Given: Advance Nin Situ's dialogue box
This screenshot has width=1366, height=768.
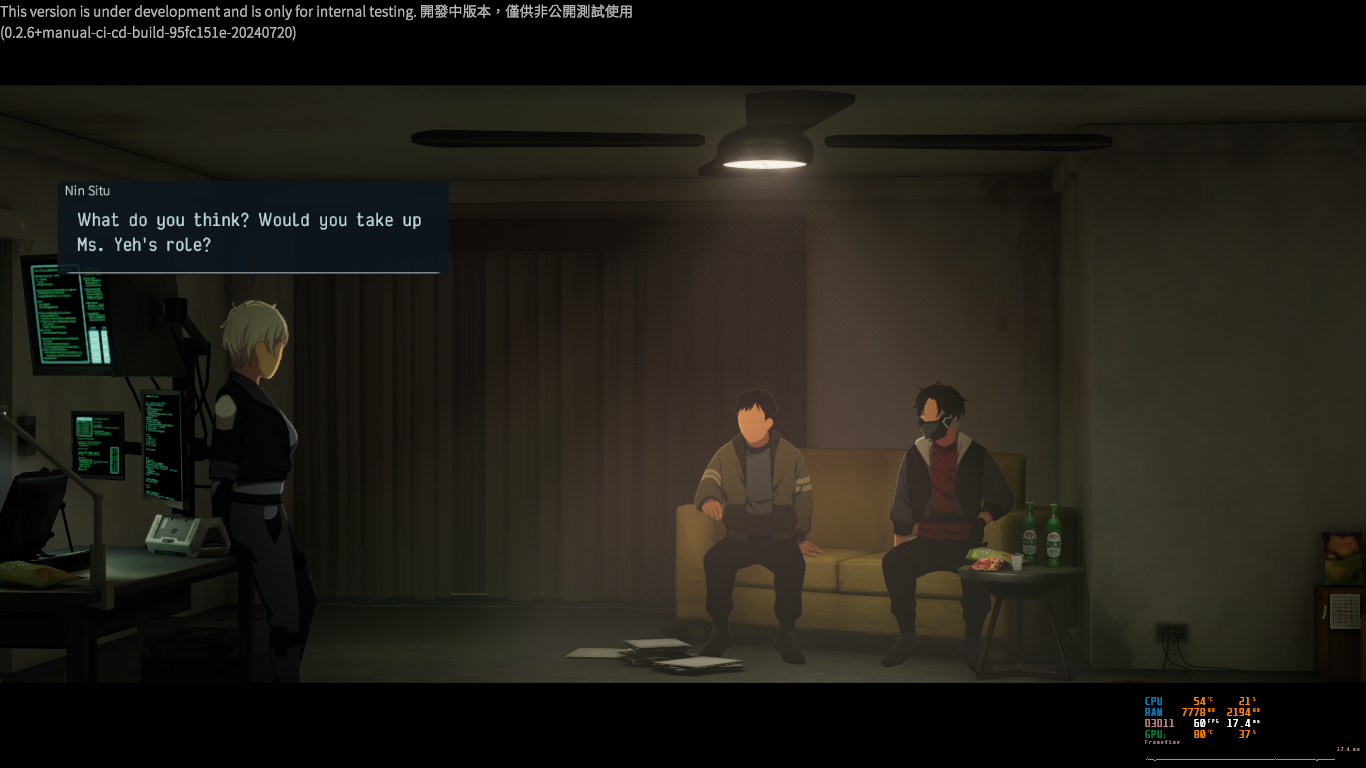Looking at the screenshot, I should (252, 232).
